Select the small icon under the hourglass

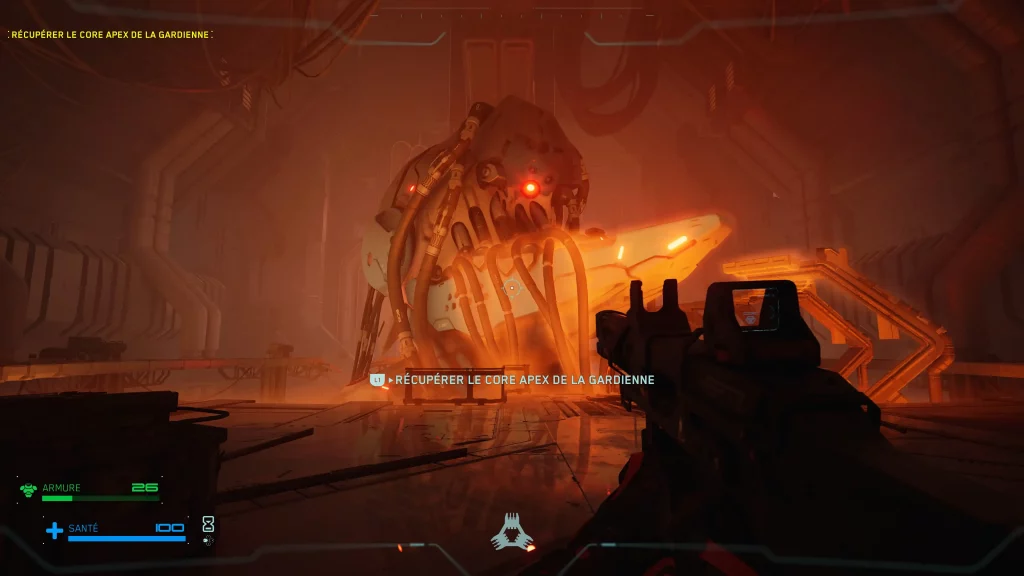(x=208, y=541)
